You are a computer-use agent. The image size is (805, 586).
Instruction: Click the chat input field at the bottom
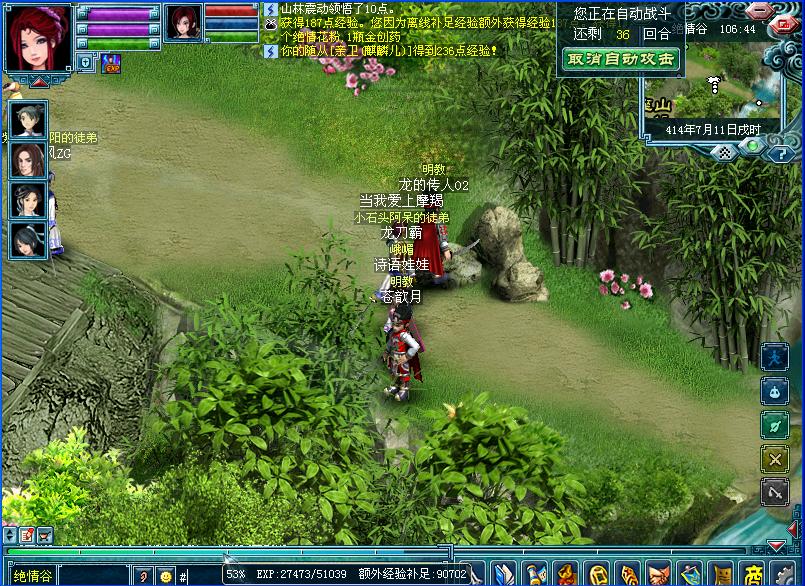200,576
